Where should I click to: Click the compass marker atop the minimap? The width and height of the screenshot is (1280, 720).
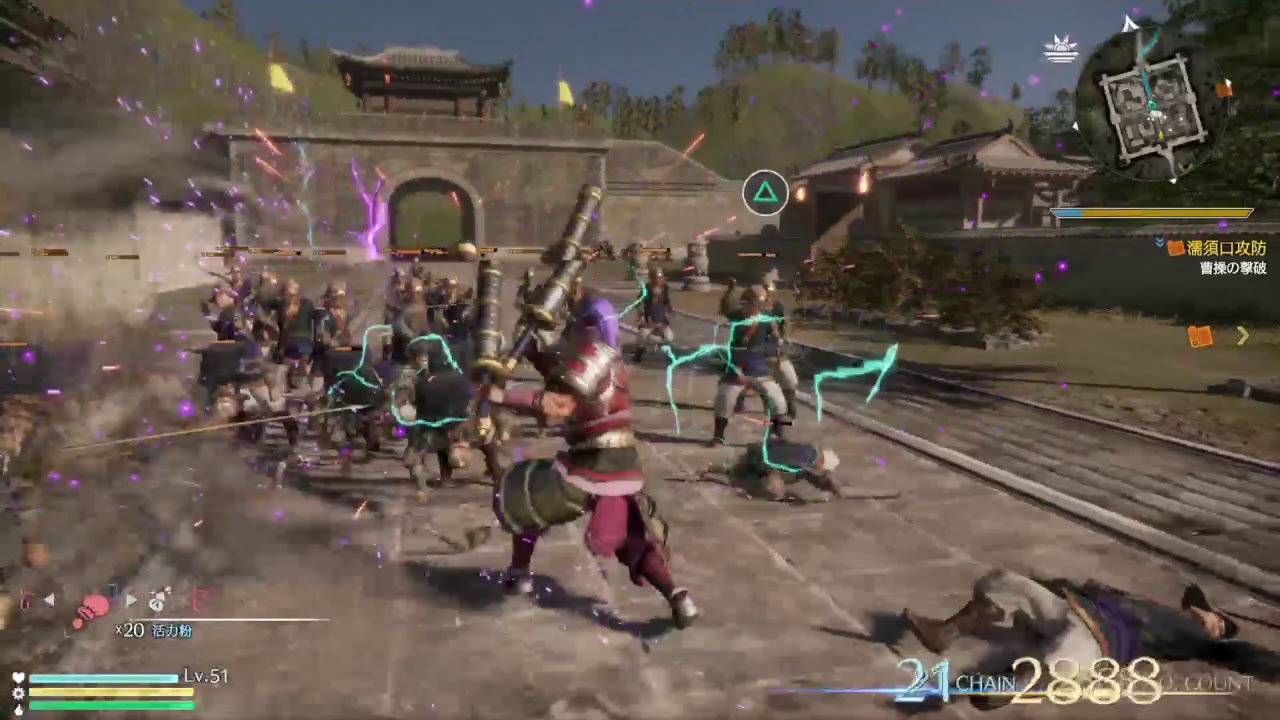[1129, 22]
